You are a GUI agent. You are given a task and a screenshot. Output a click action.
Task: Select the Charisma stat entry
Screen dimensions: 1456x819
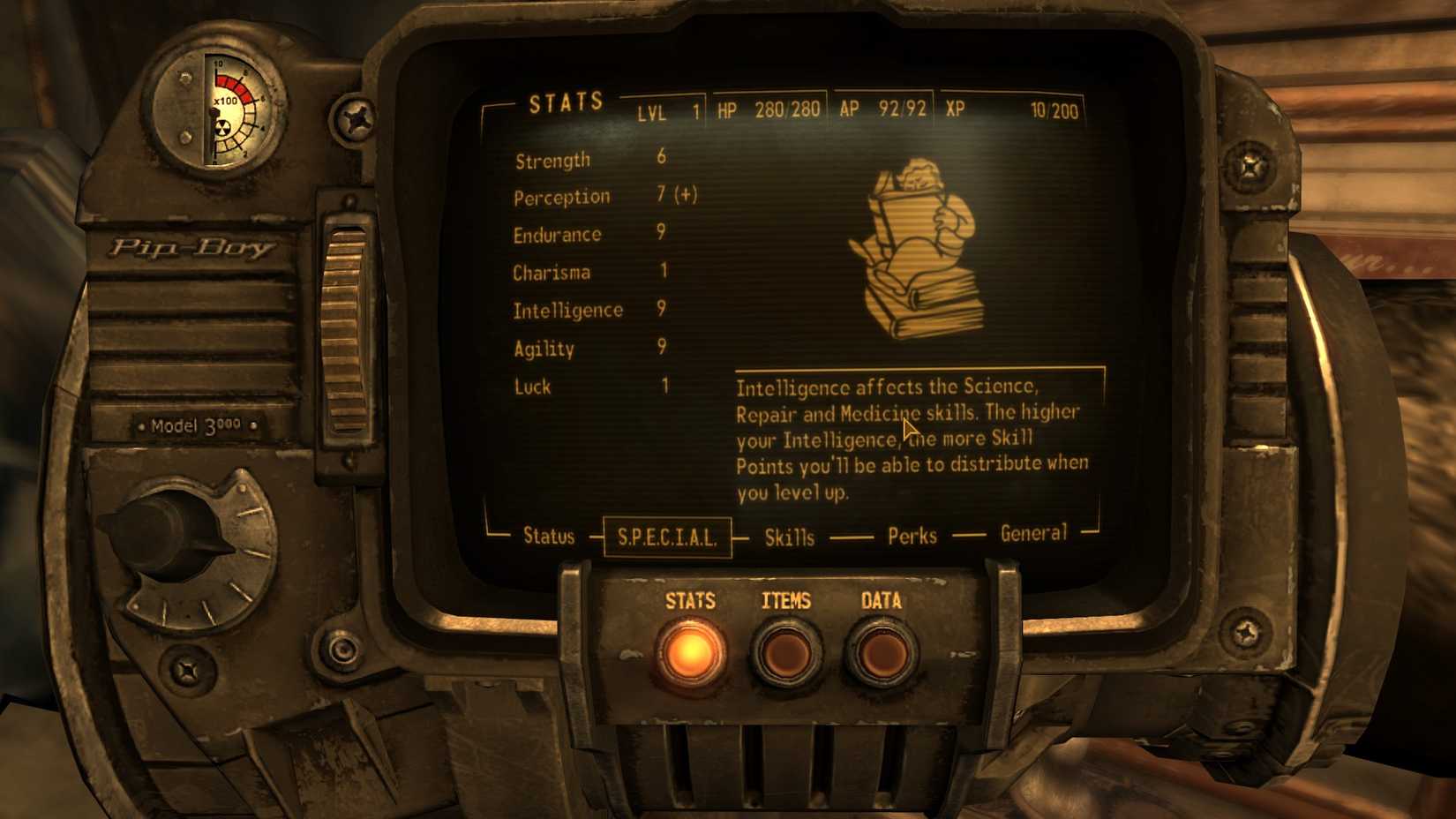pos(551,273)
